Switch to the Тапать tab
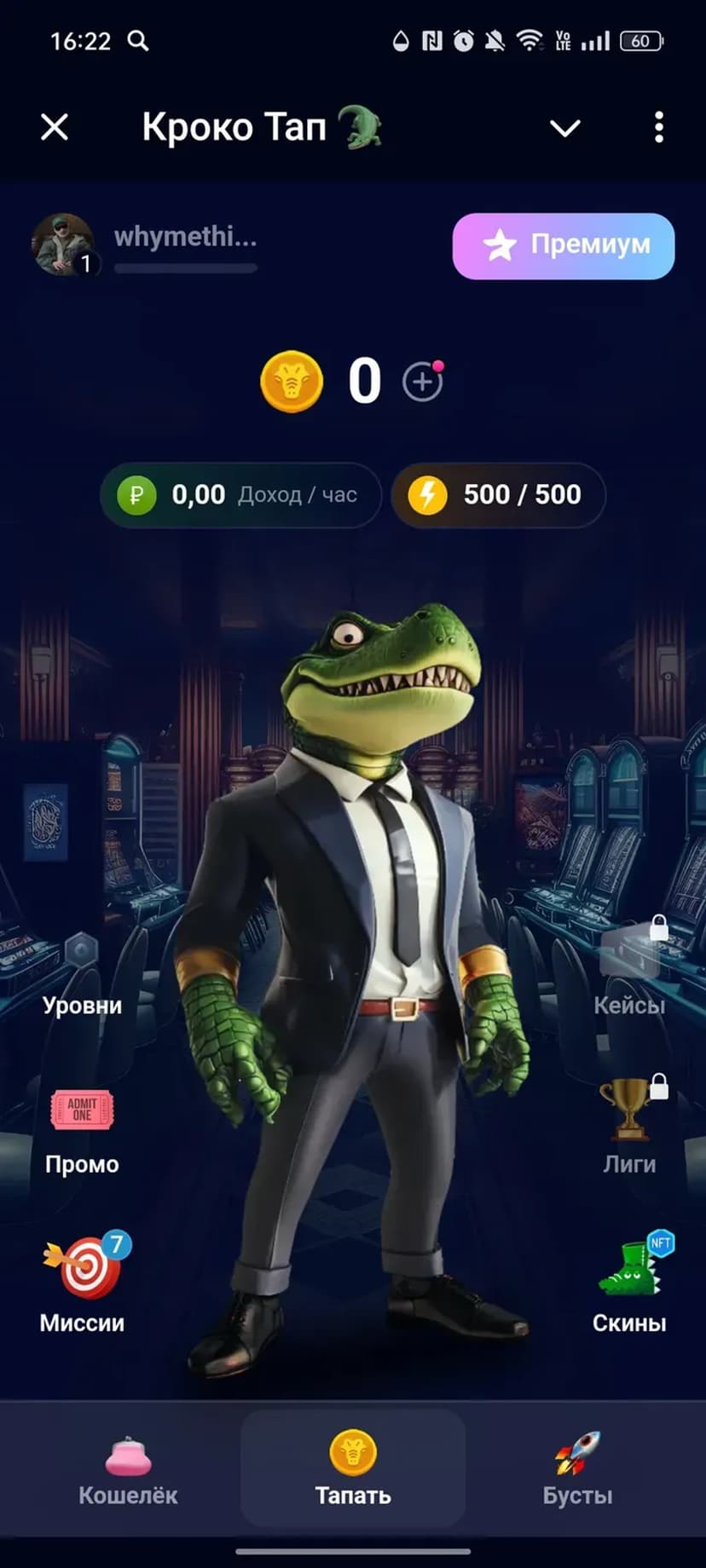 coord(353,1468)
